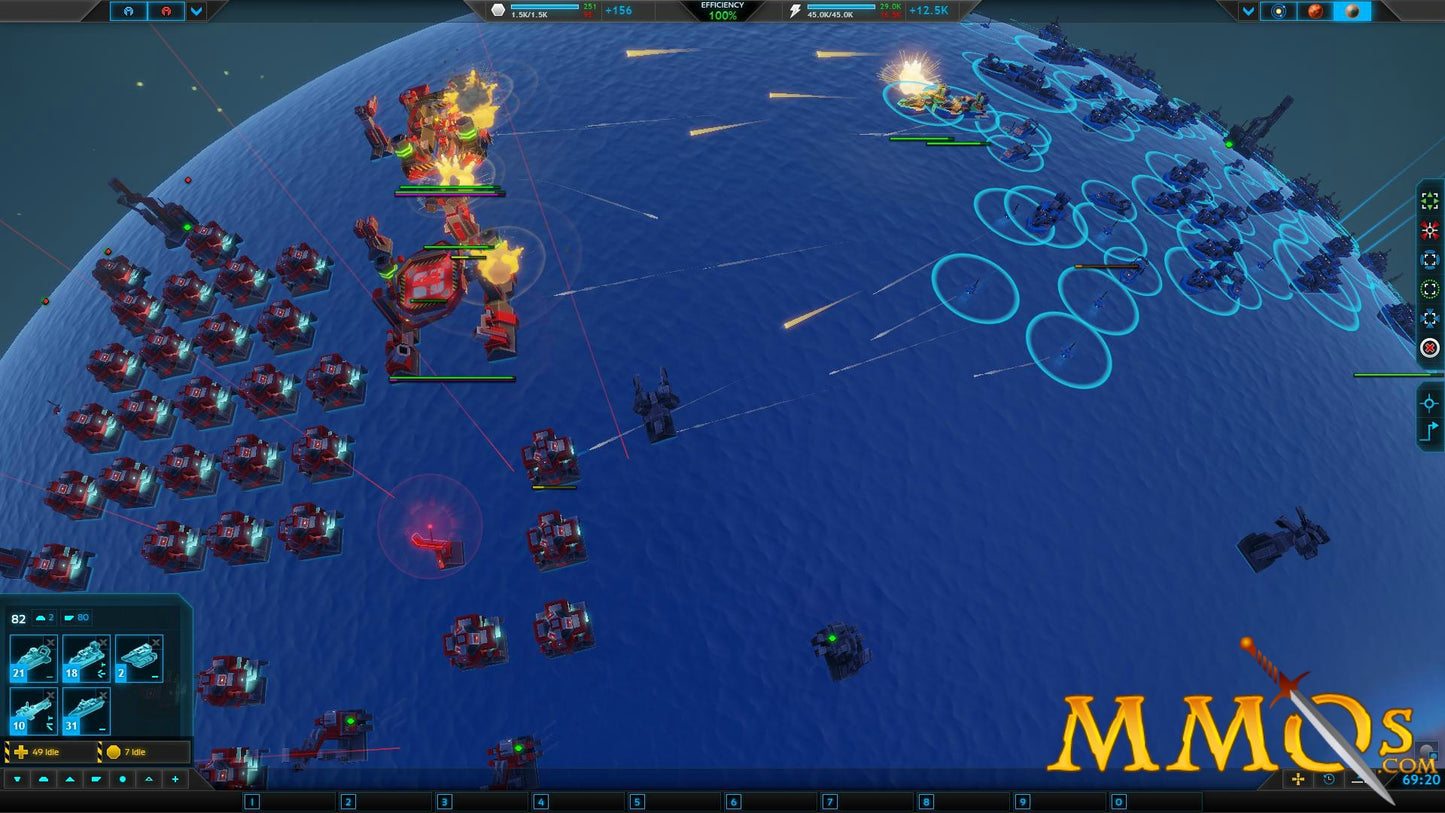Switch to the sun system view
This screenshot has width=1445, height=813.
point(1278,11)
